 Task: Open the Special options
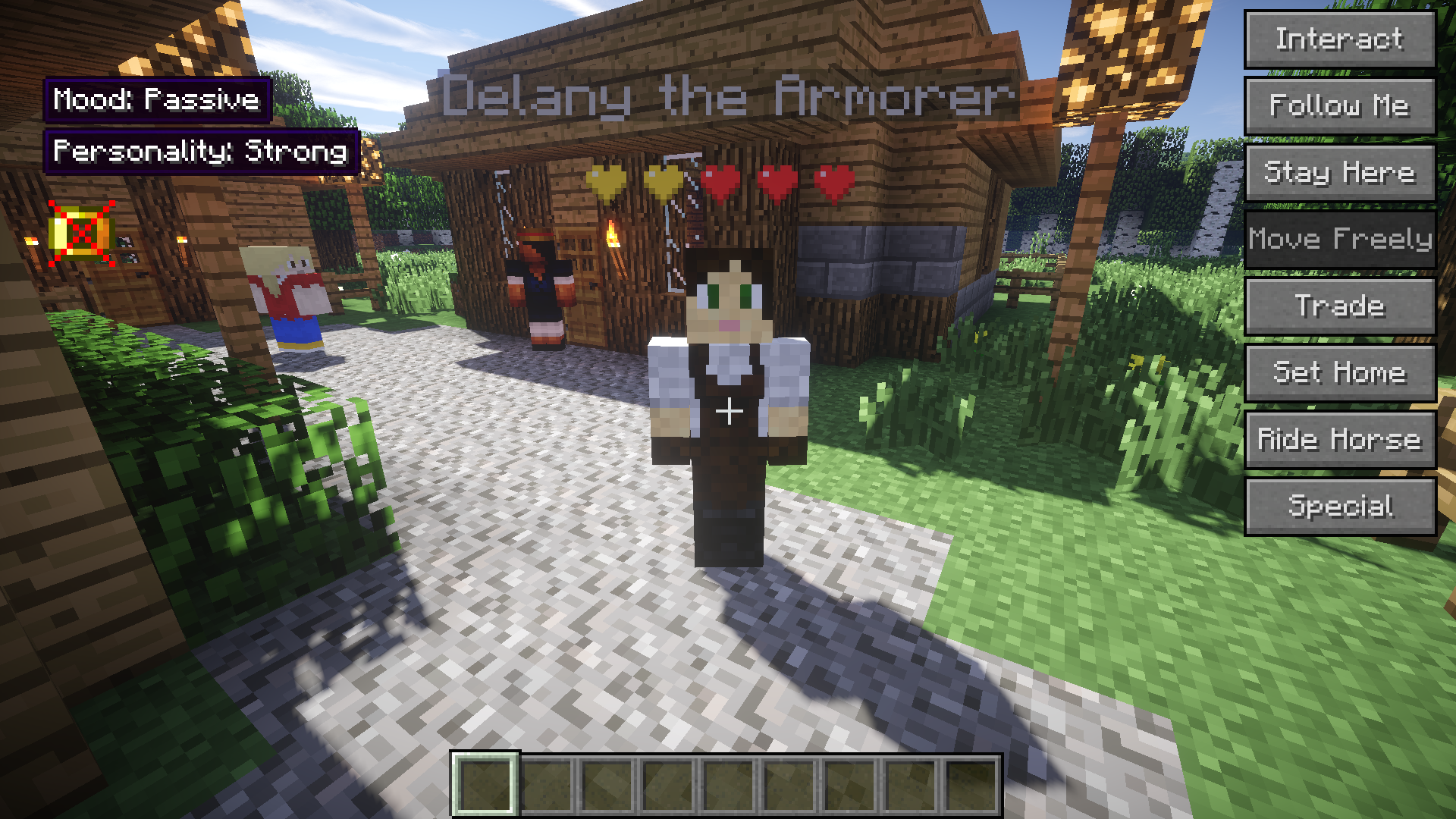1339,505
